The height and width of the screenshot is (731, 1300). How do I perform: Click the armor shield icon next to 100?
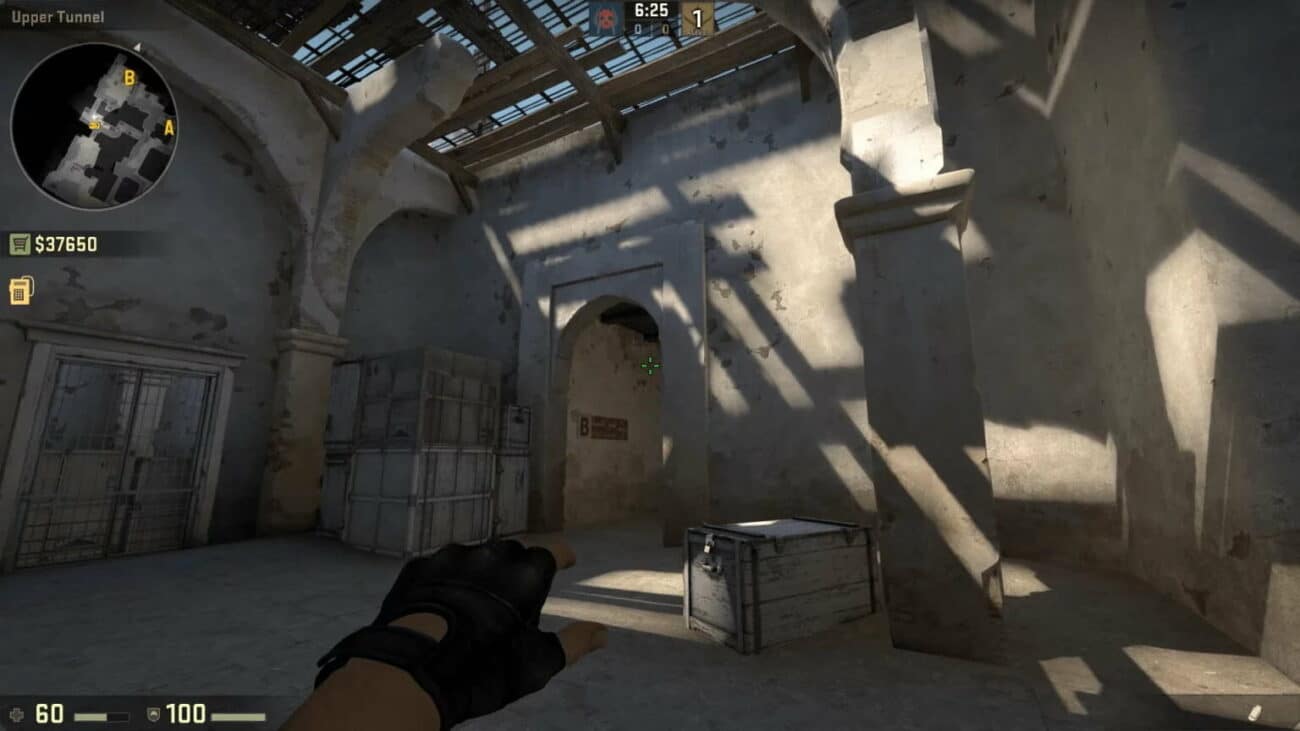tap(153, 715)
